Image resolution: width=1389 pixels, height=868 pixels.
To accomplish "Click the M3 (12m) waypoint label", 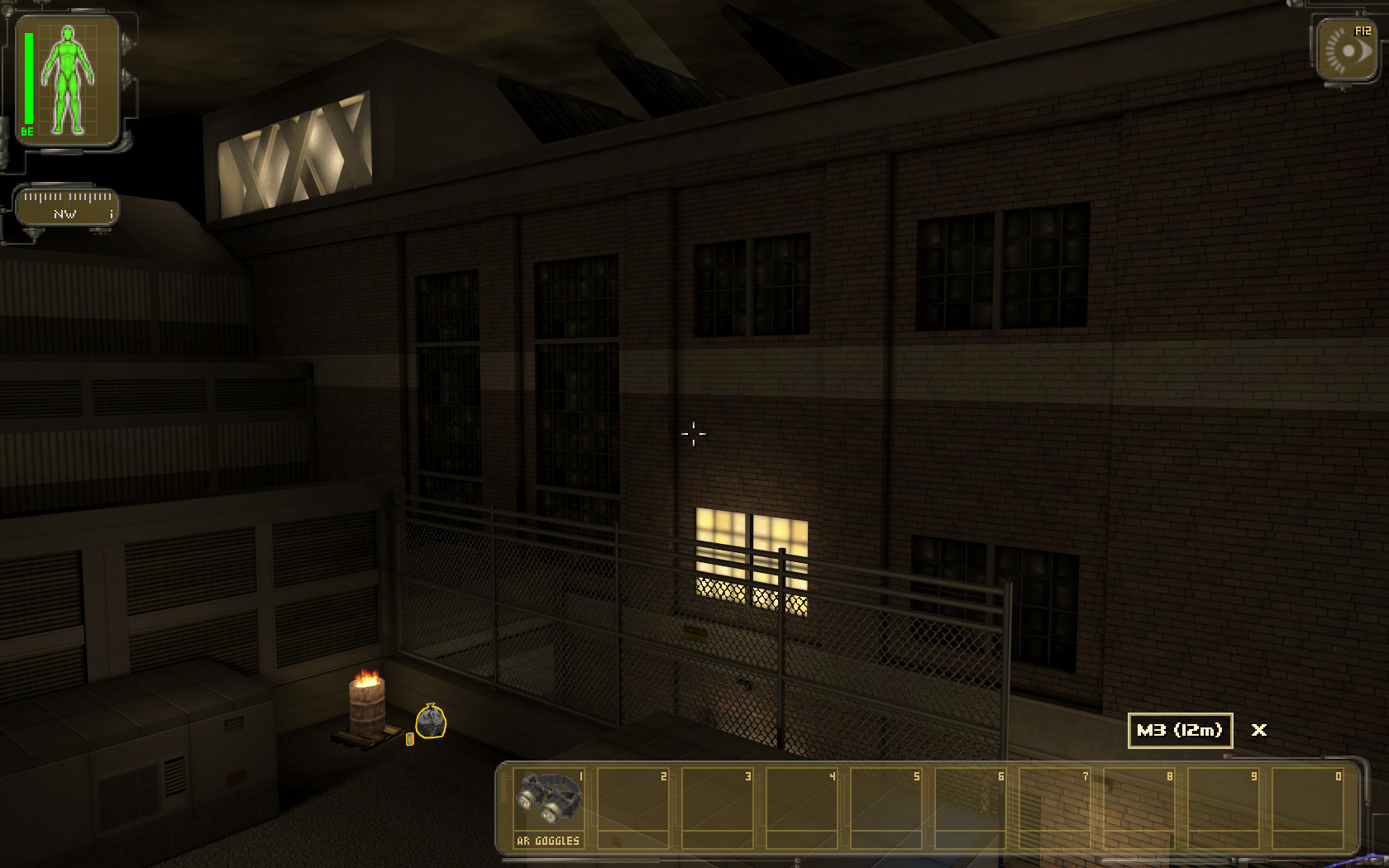I will 1180,731.
